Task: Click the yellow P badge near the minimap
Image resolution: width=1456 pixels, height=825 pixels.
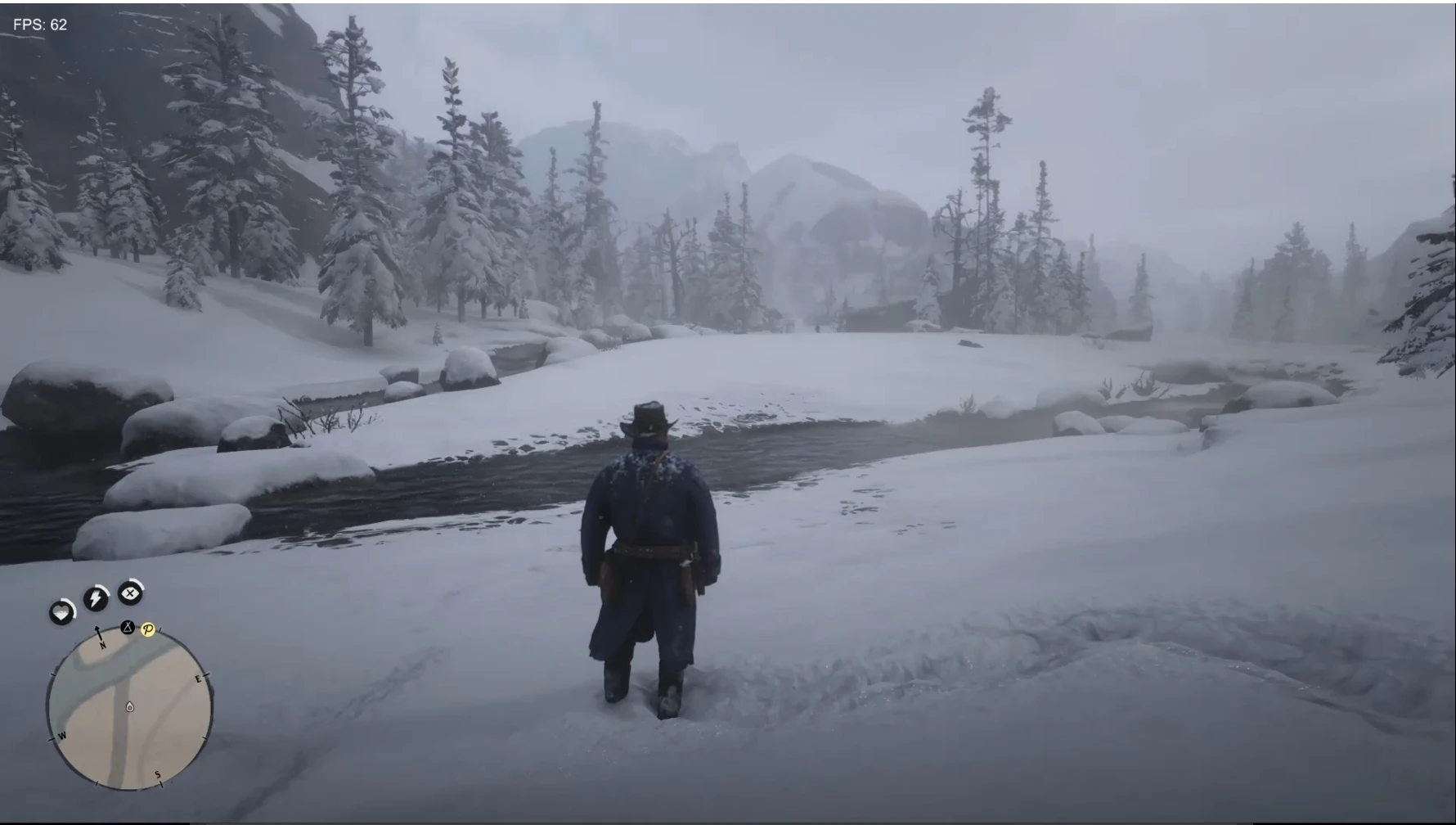Action: [148, 630]
